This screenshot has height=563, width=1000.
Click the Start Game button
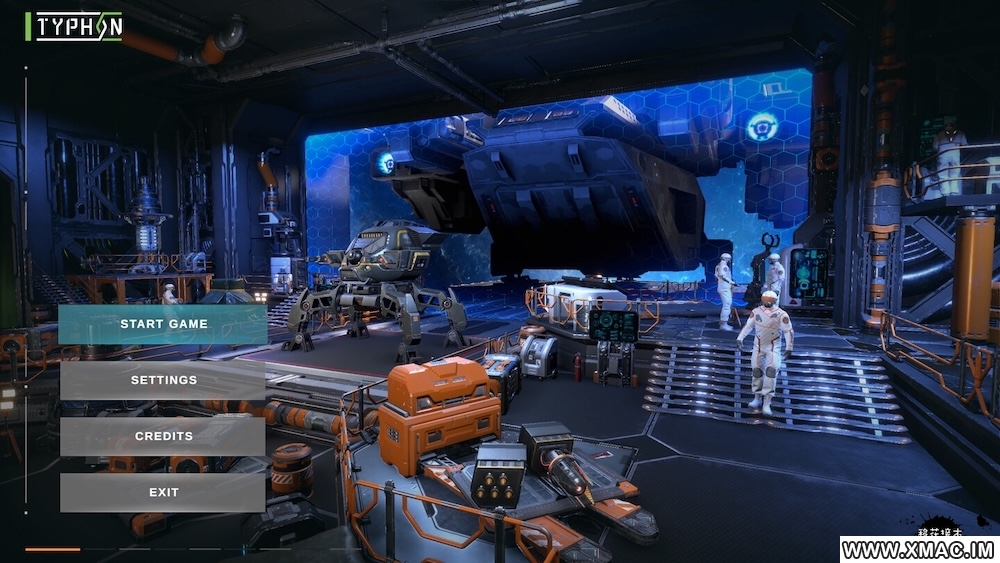(x=163, y=324)
